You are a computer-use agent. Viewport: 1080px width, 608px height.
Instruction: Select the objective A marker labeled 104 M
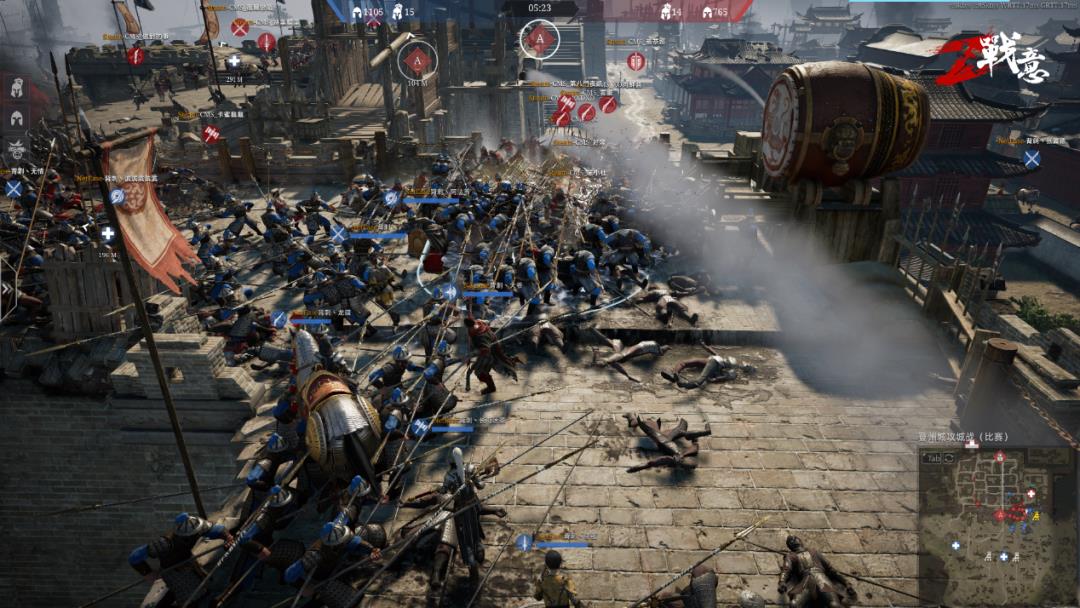coord(418,60)
